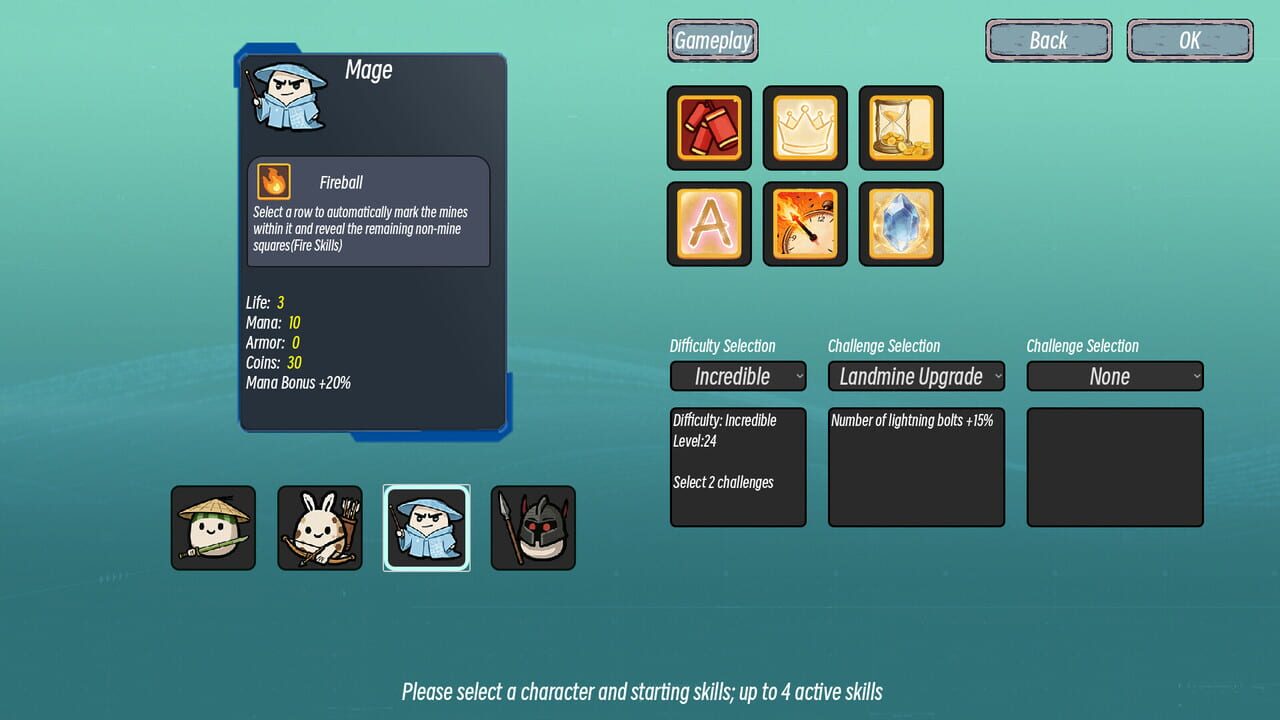Expand the Landmine Upgrade challenge dropdown
The image size is (1280, 720).
(916, 376)
